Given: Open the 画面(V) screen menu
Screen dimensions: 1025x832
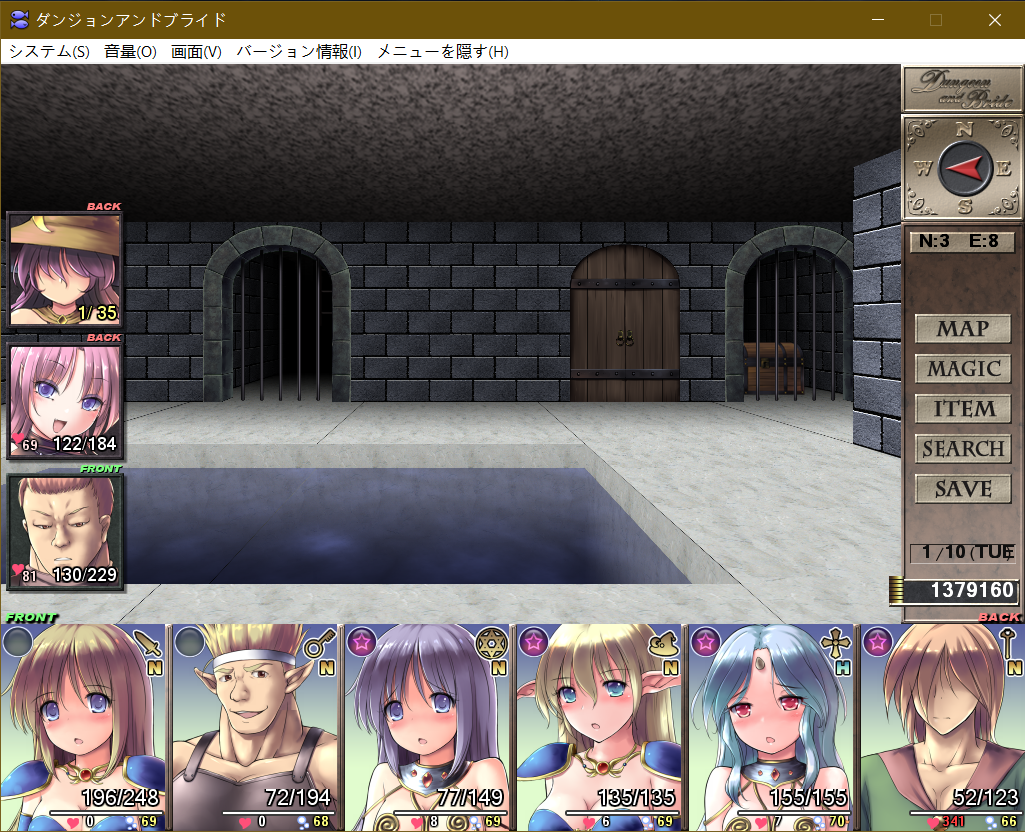Looking at the screenshot, I should (x=196, y=52).
